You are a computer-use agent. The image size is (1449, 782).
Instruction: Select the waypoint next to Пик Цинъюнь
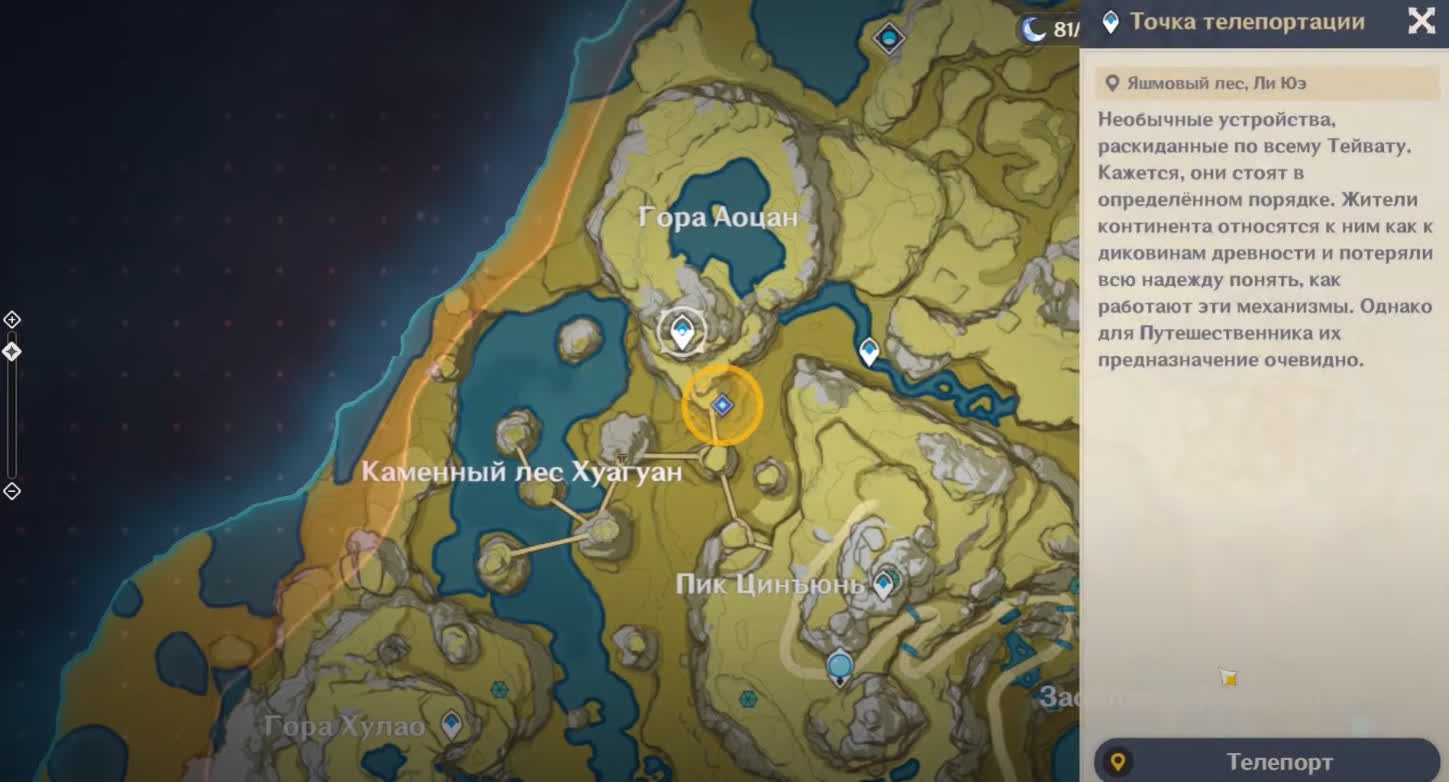(884, 583)
